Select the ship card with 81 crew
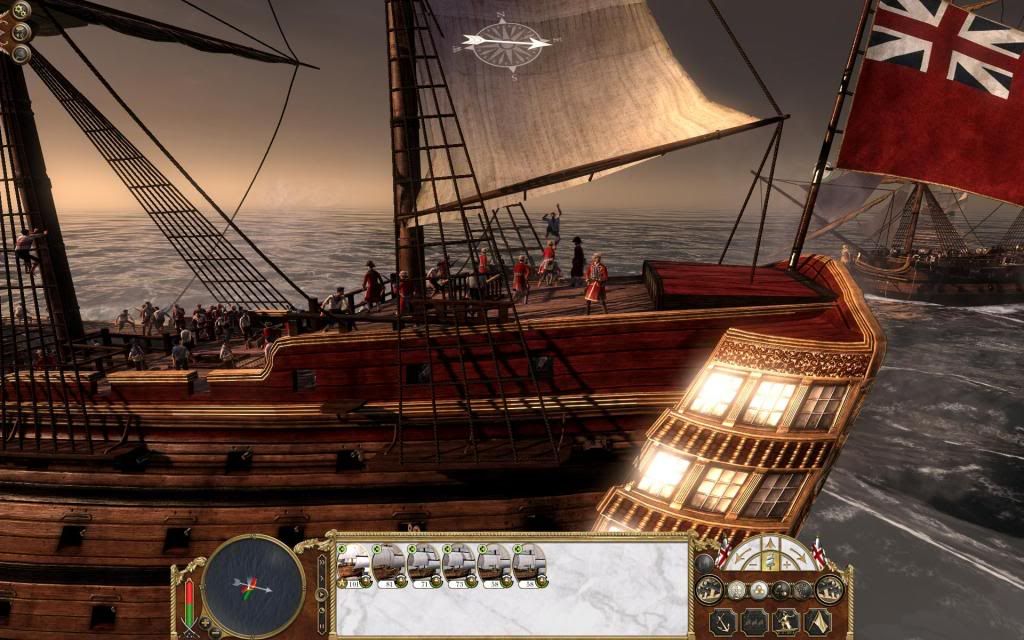This screenshot has width=1024, height=640. coord(387,565)
